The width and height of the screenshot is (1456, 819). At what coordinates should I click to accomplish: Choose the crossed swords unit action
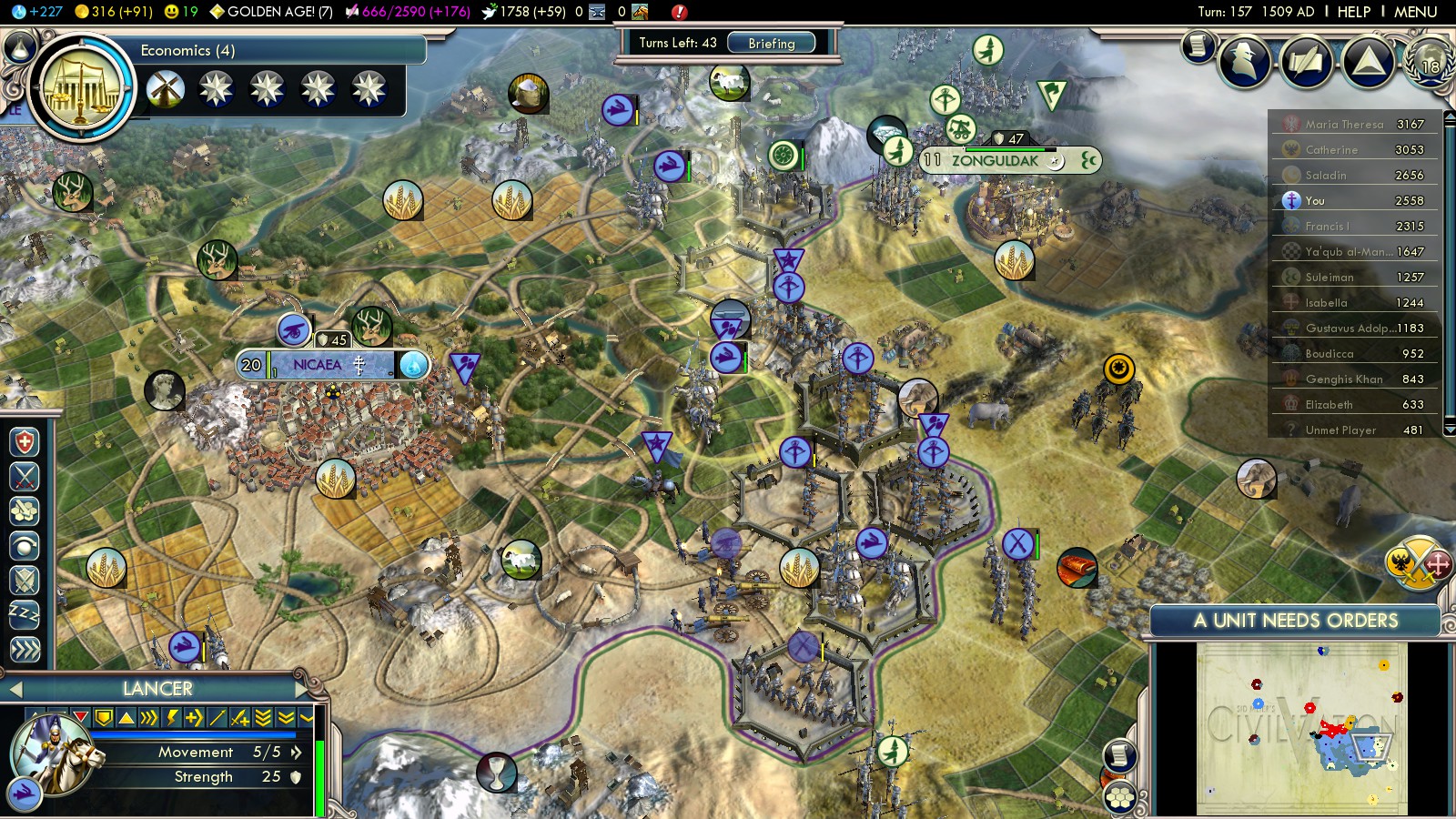point(25,477)
